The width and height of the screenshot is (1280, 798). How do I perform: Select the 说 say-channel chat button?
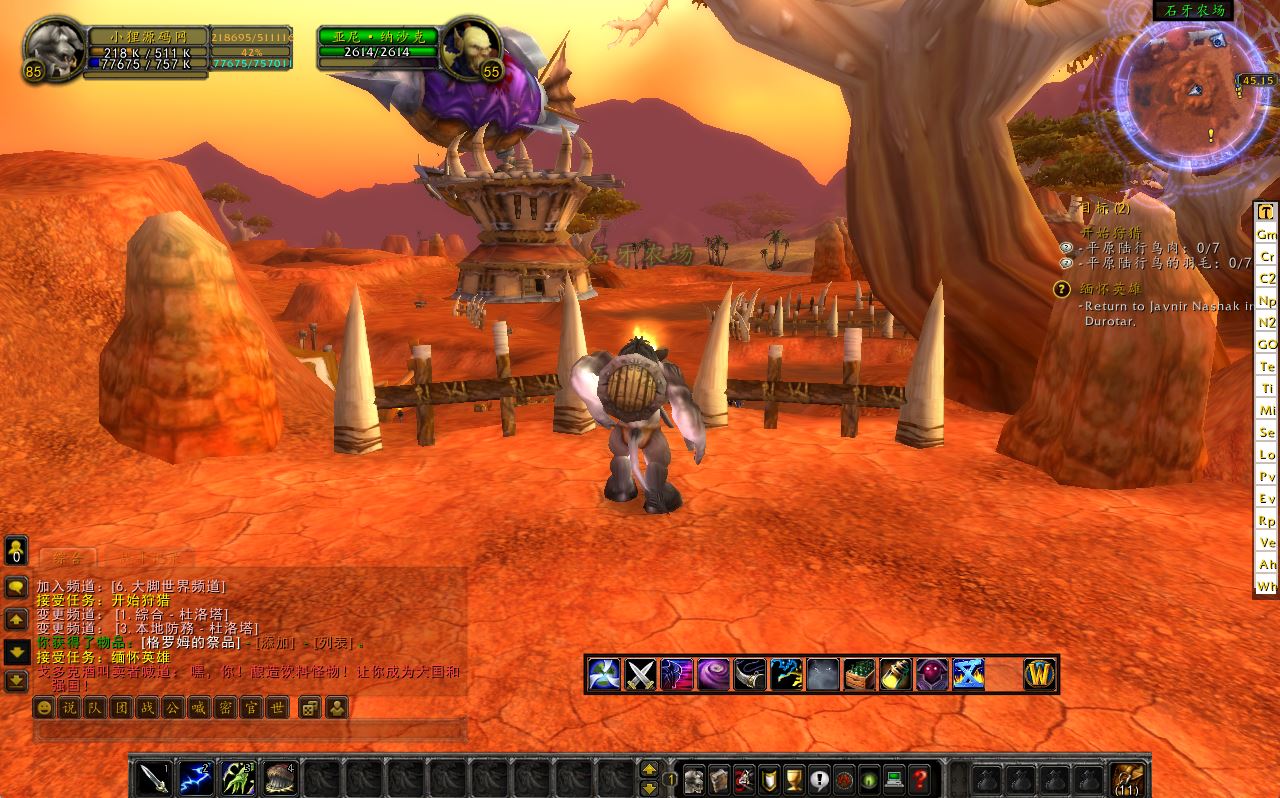pyautogui.click(x=69, y=708)
